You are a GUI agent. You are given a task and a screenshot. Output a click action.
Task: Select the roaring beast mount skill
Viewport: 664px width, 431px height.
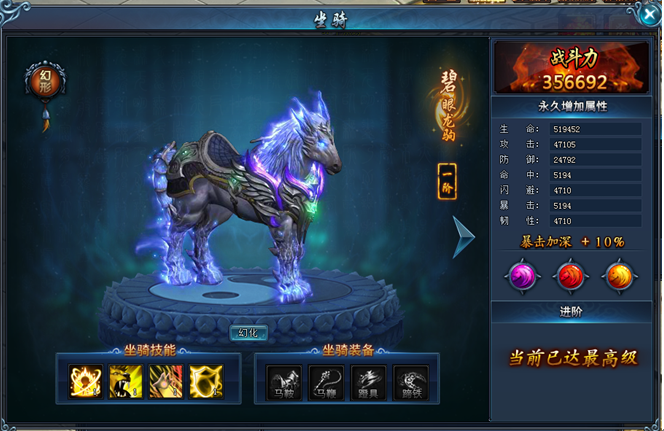tap(125, 380)
